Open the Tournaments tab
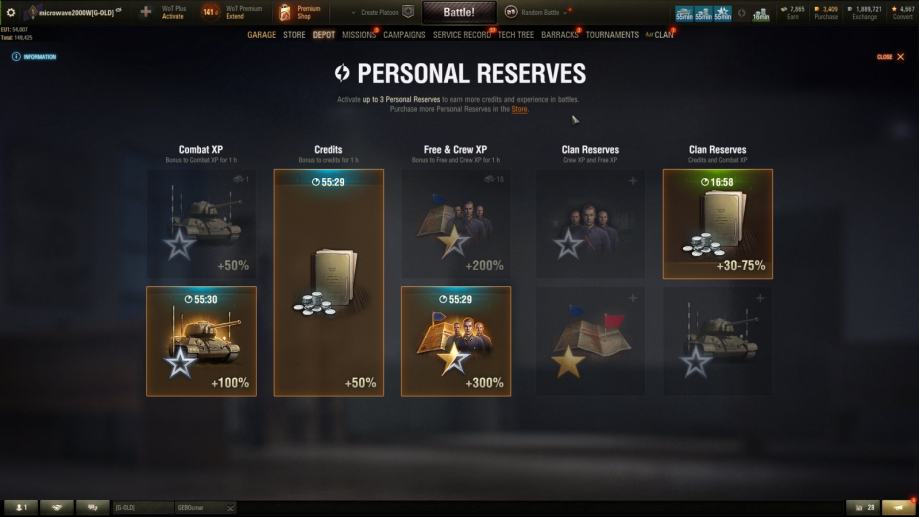Screen dimensions: 919x517 (612, 35)
